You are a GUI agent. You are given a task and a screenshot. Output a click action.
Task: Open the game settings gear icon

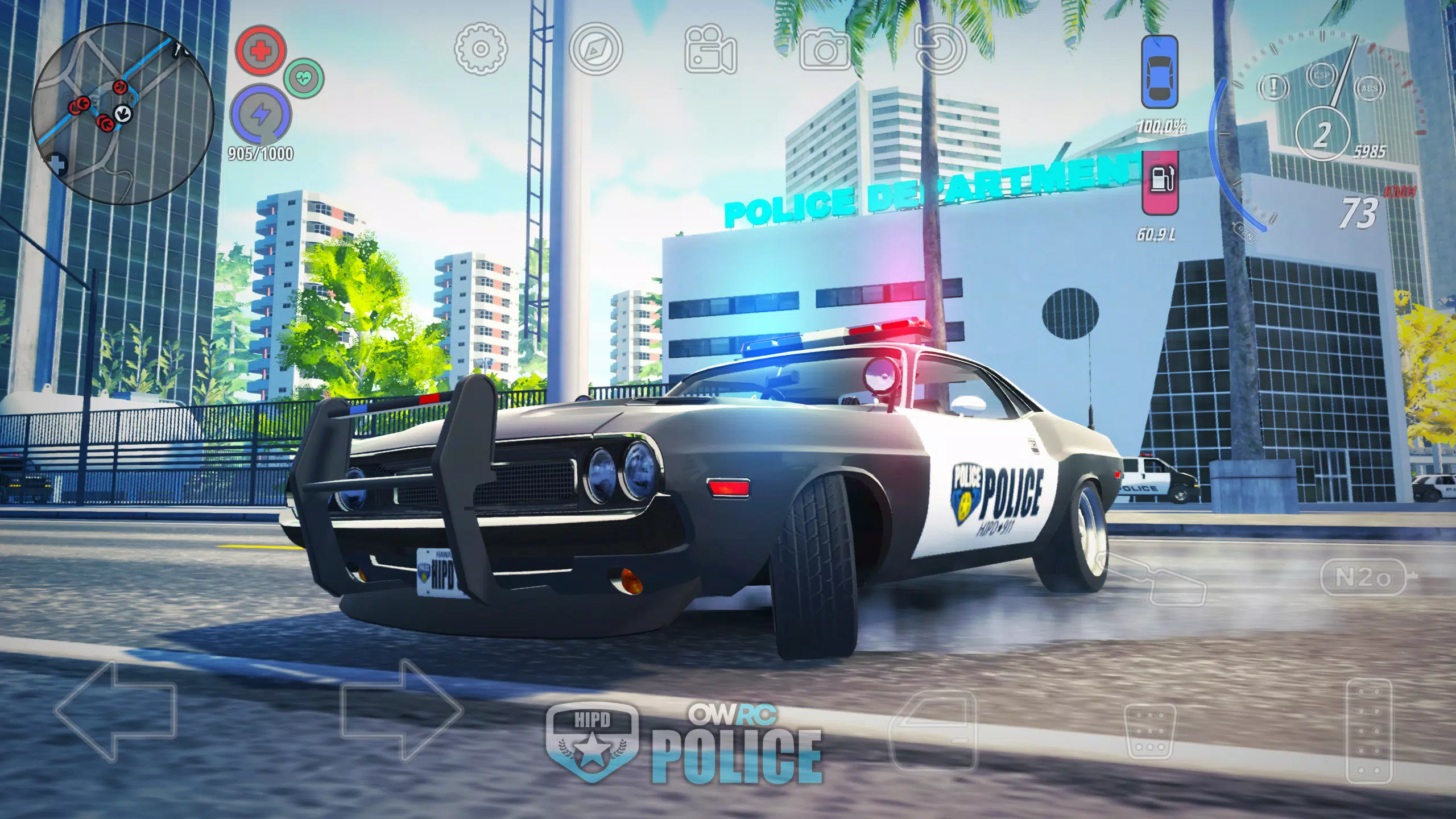click(x=479, y=50)
